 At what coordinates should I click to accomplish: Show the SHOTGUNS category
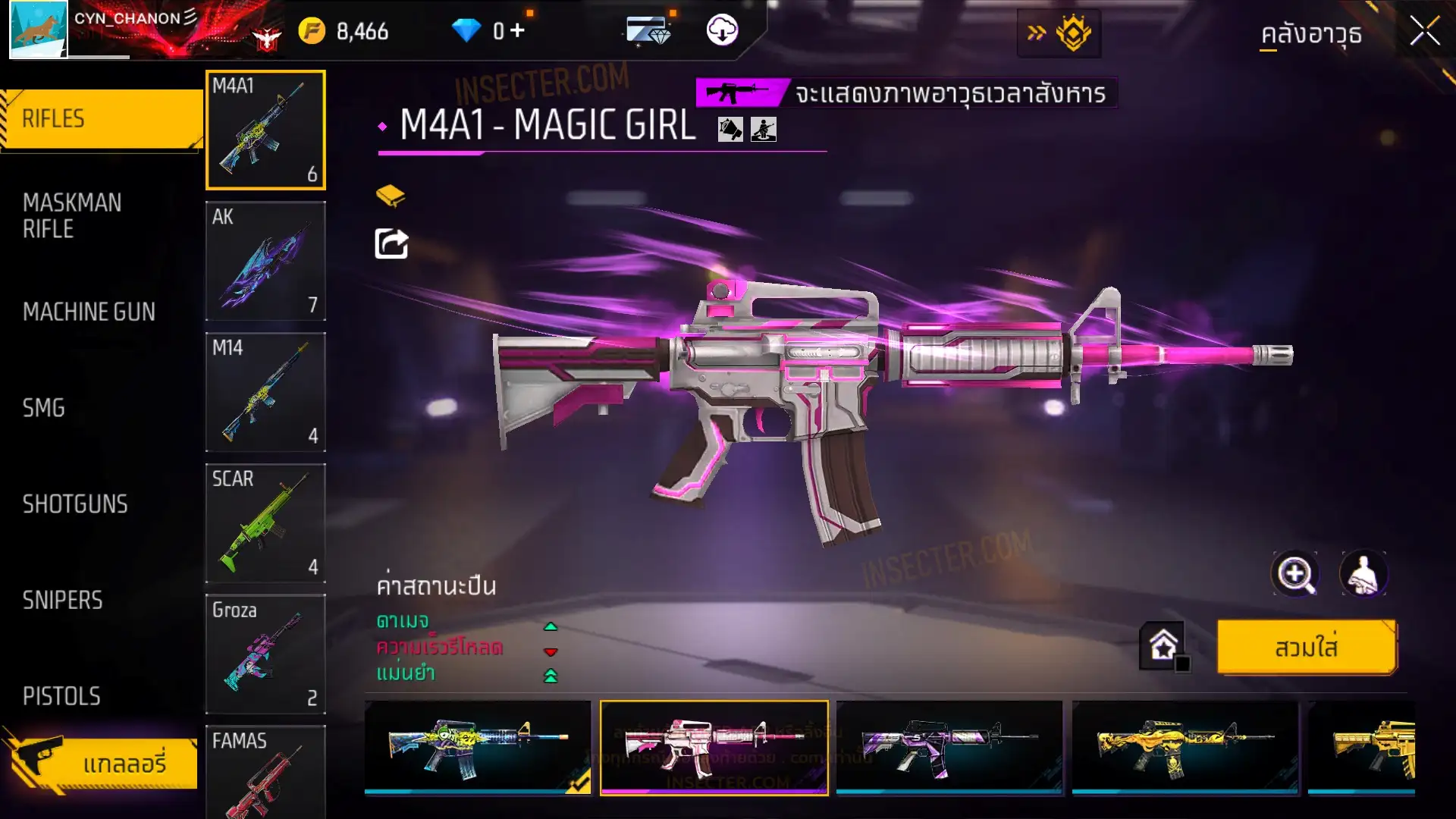(75, 504)
